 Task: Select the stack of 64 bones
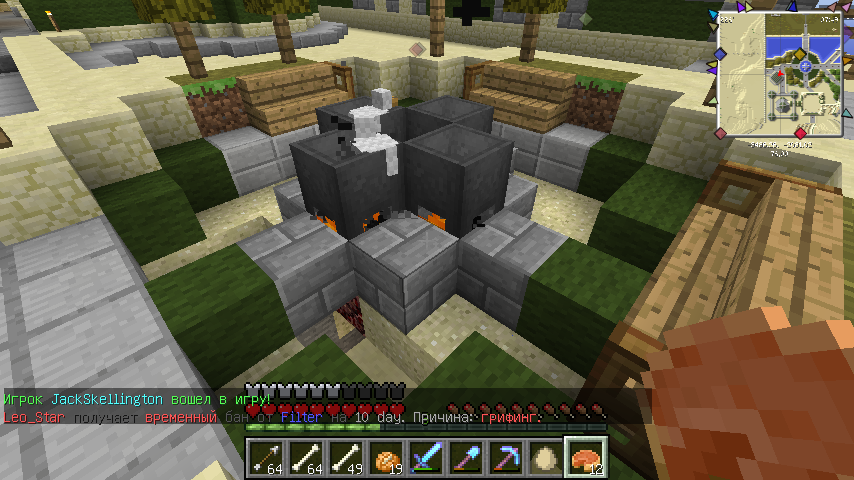(x=305, y=457)
